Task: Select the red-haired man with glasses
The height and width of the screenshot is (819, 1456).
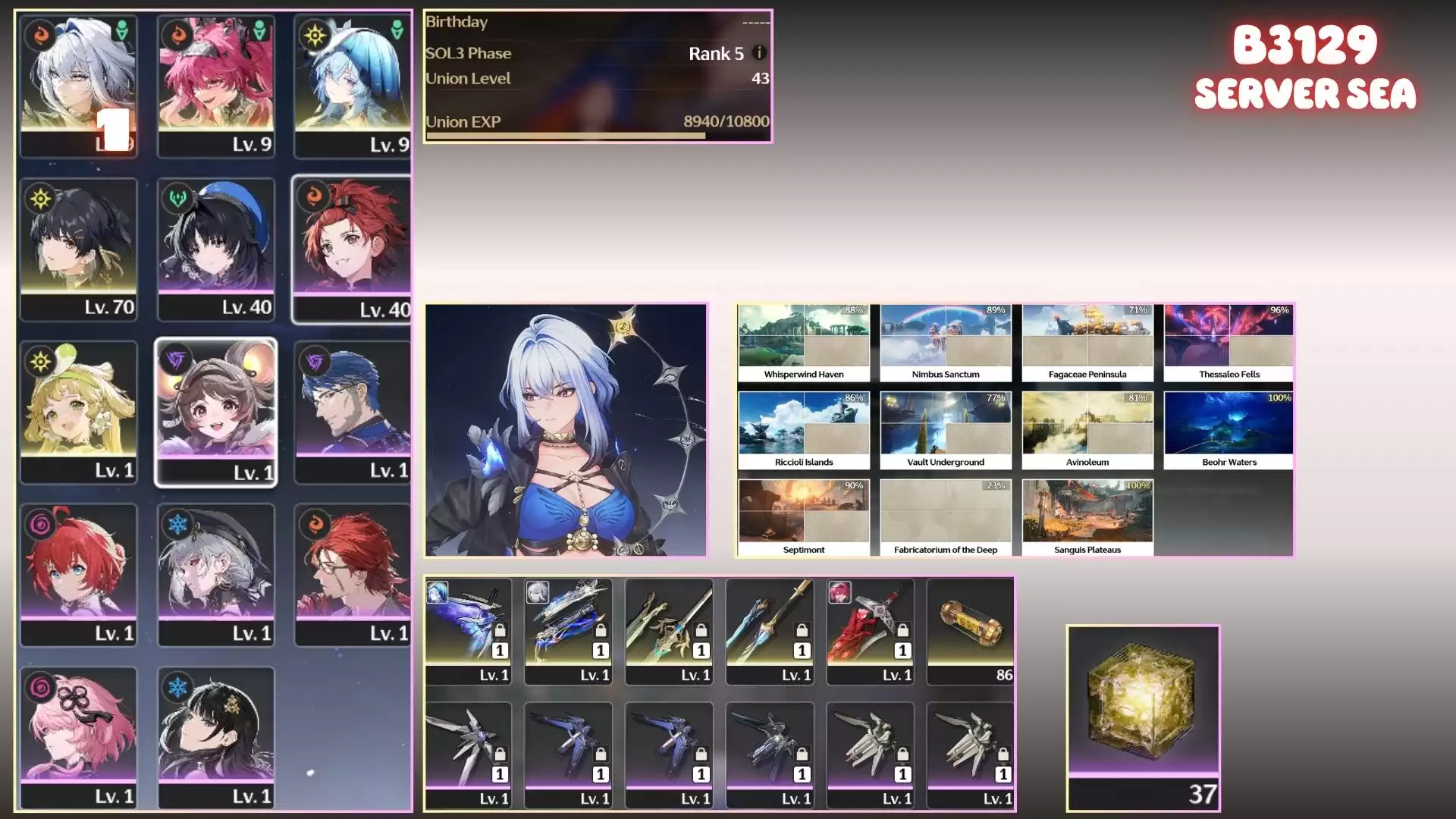Action: pos(352,574)
